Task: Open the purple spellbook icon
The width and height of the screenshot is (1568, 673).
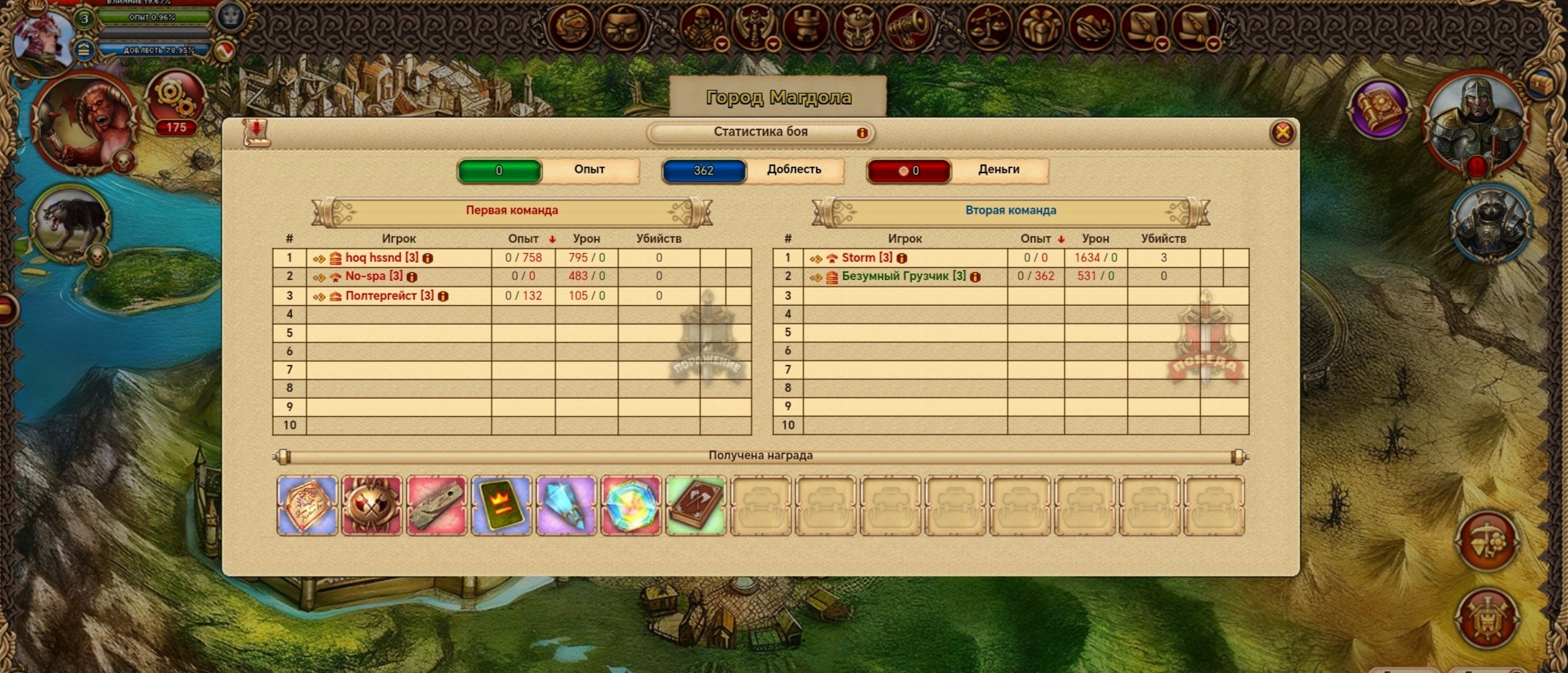Action: click(1378, 108)
